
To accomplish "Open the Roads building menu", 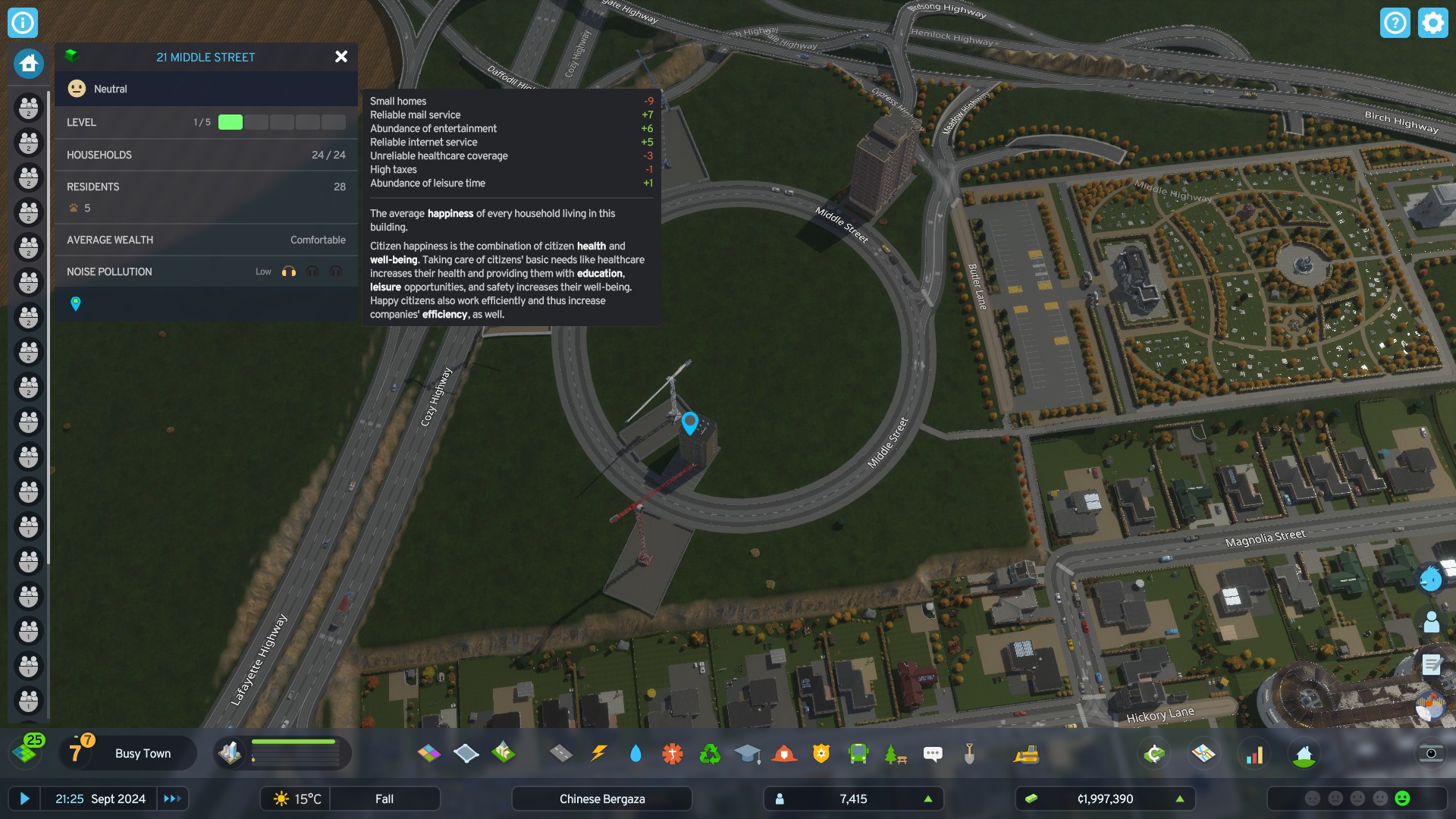I will pyautogui.click(x=561, y=753).
